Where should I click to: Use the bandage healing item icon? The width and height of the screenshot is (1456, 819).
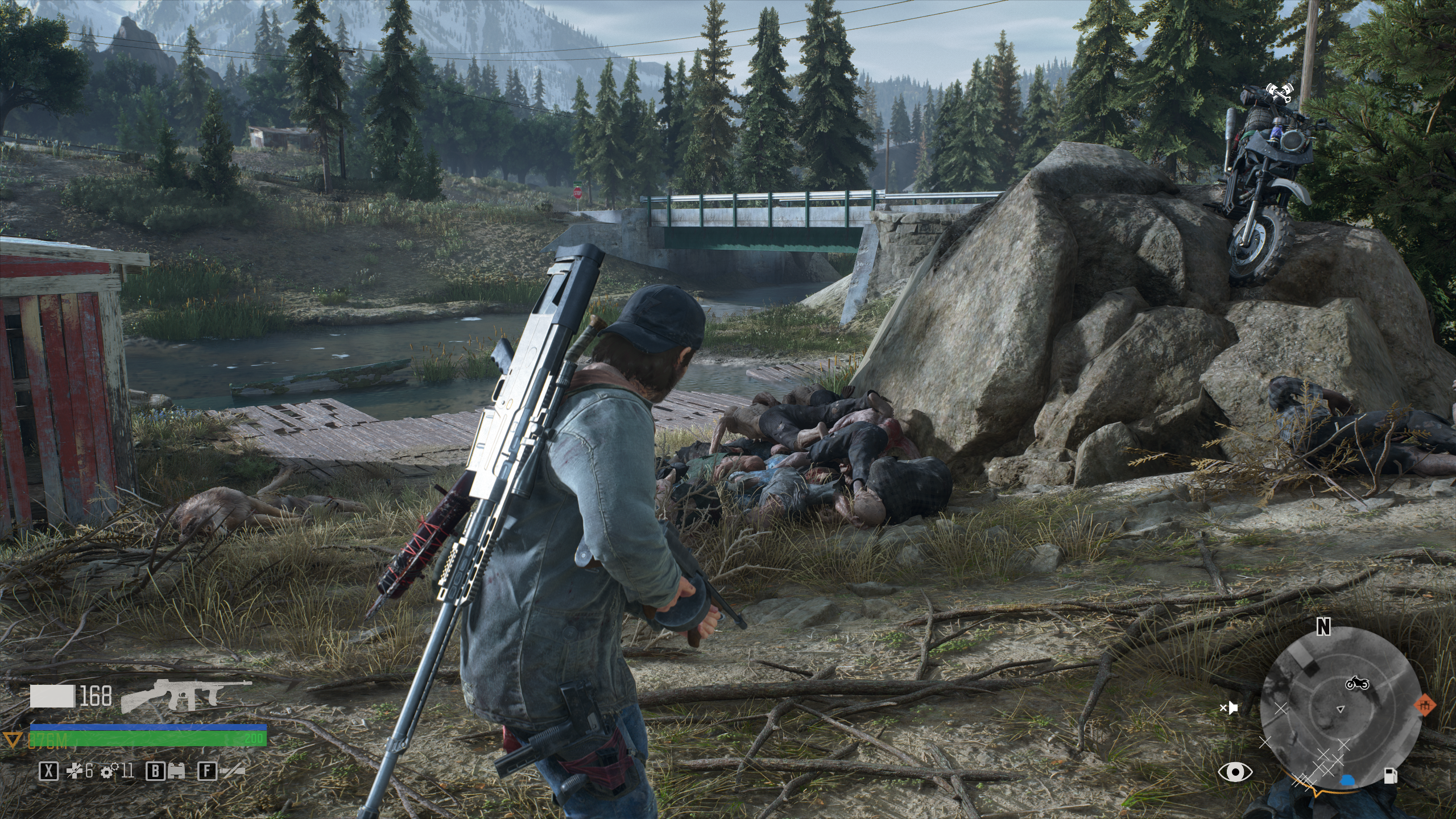point(73,771)
